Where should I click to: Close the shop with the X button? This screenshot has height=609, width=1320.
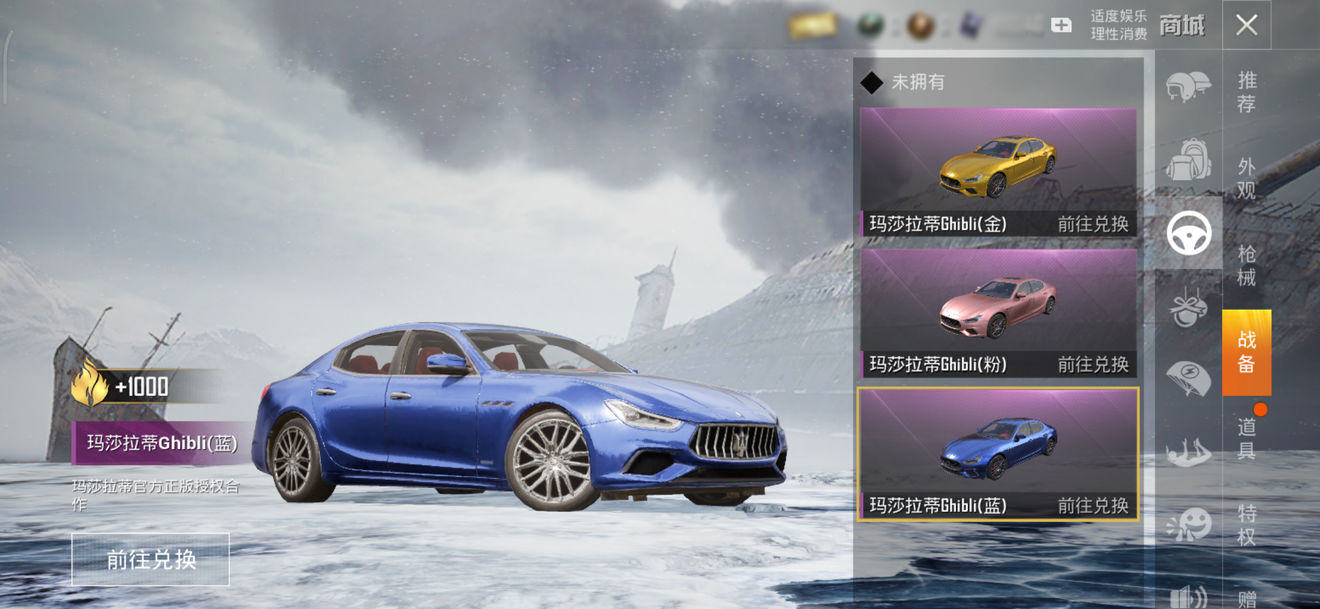click(1246, 25)
